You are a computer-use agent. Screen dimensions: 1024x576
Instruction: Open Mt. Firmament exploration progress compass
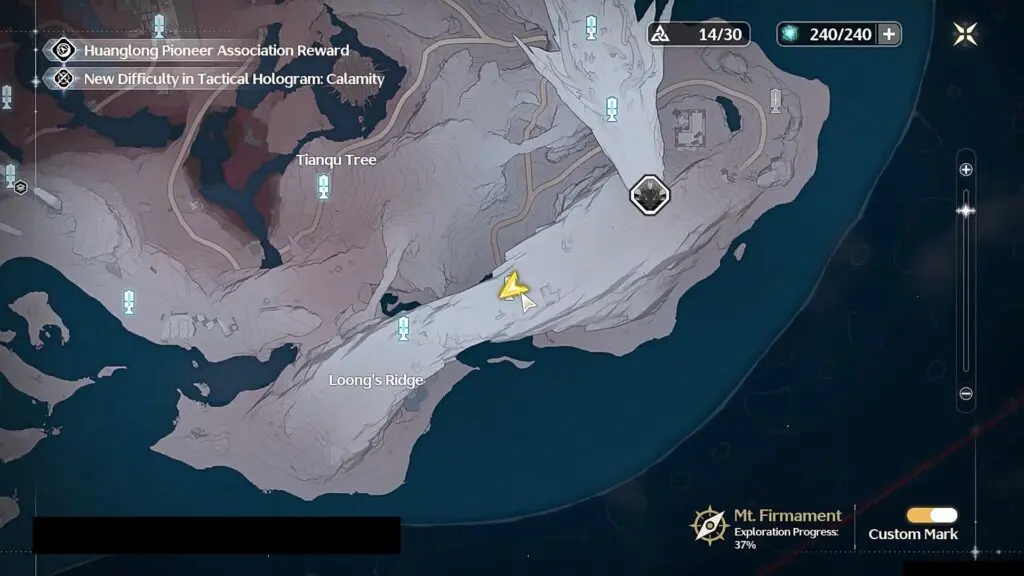(709, 524)
